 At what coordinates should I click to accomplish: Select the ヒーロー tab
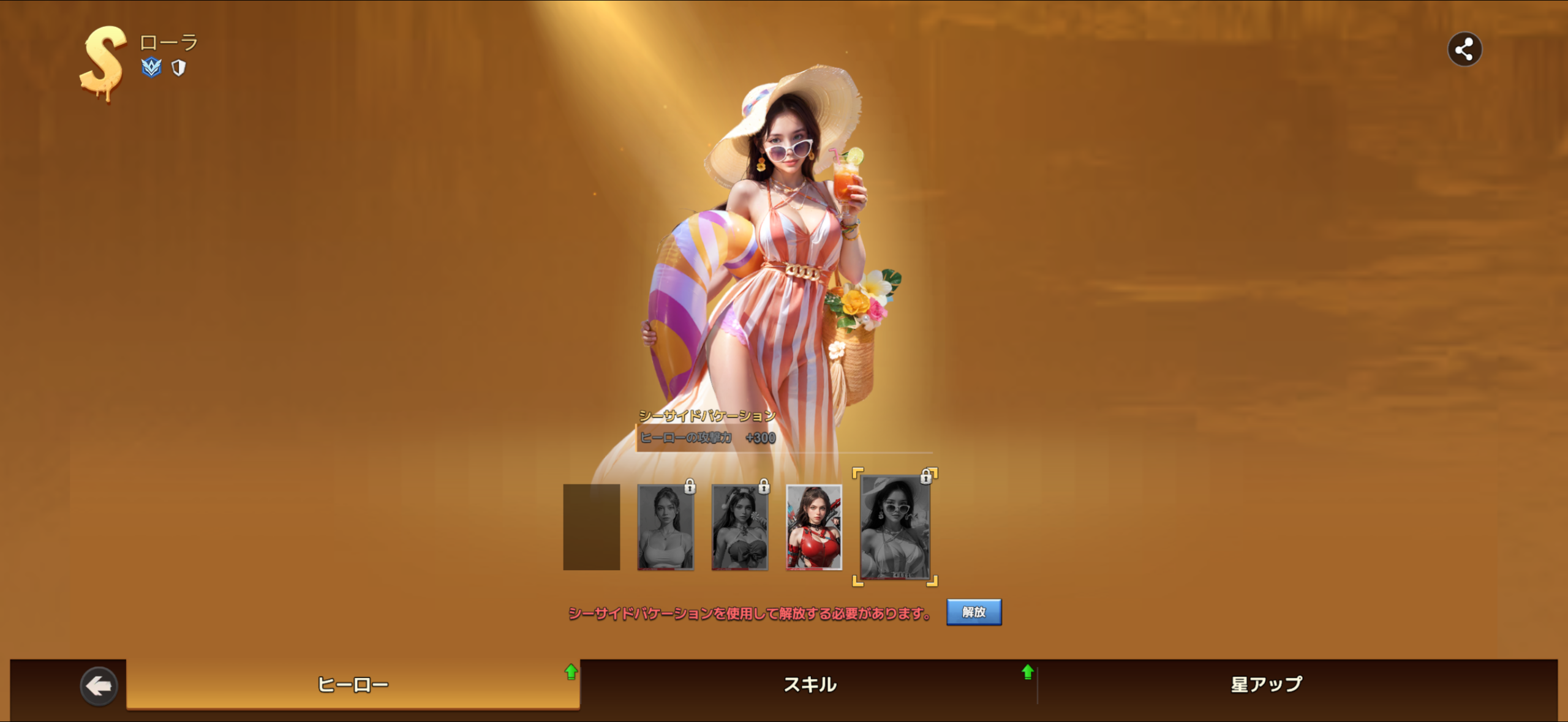[x=353, y=685]
